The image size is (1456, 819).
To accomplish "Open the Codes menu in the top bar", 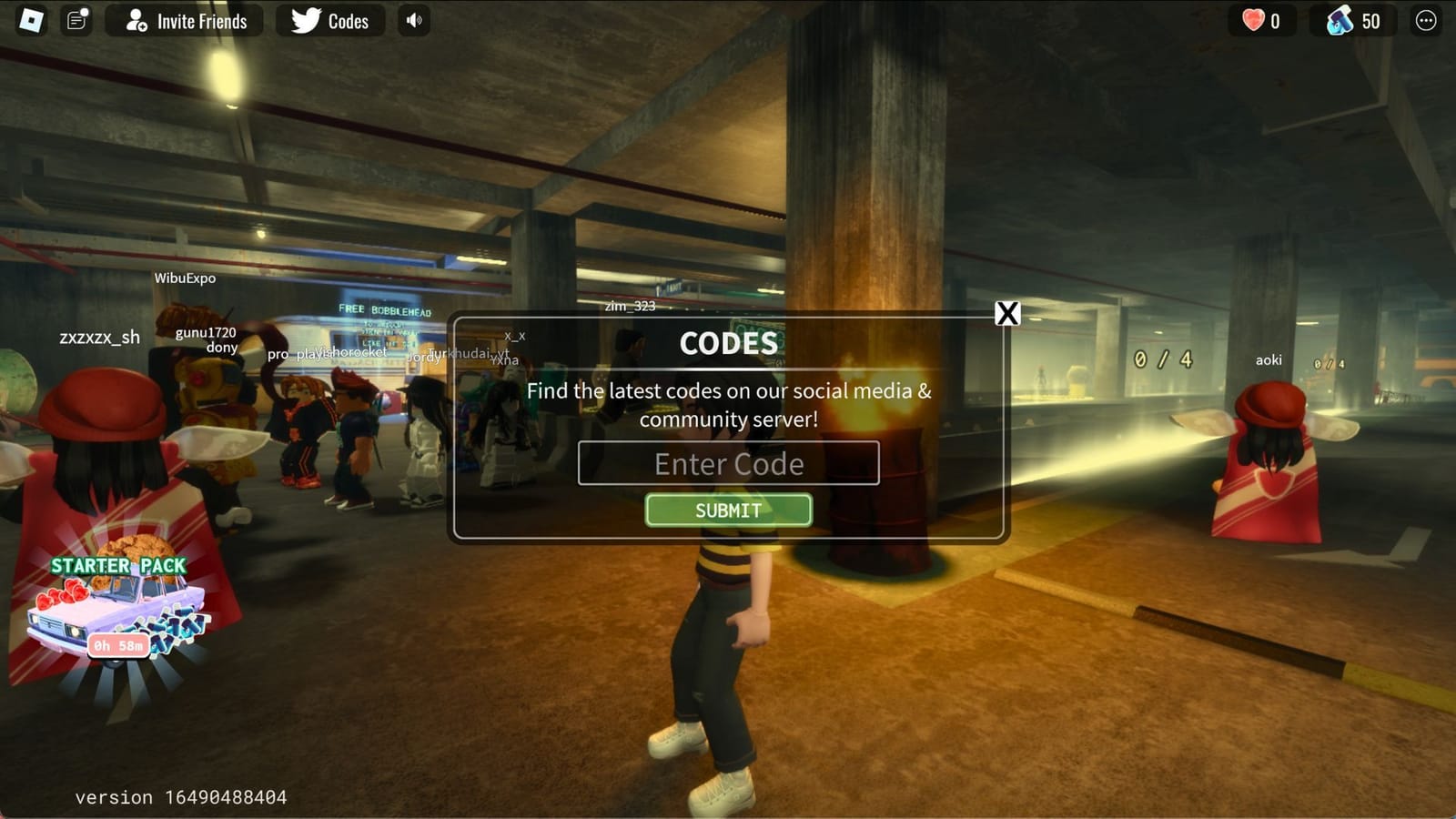I will pos(329,21).
